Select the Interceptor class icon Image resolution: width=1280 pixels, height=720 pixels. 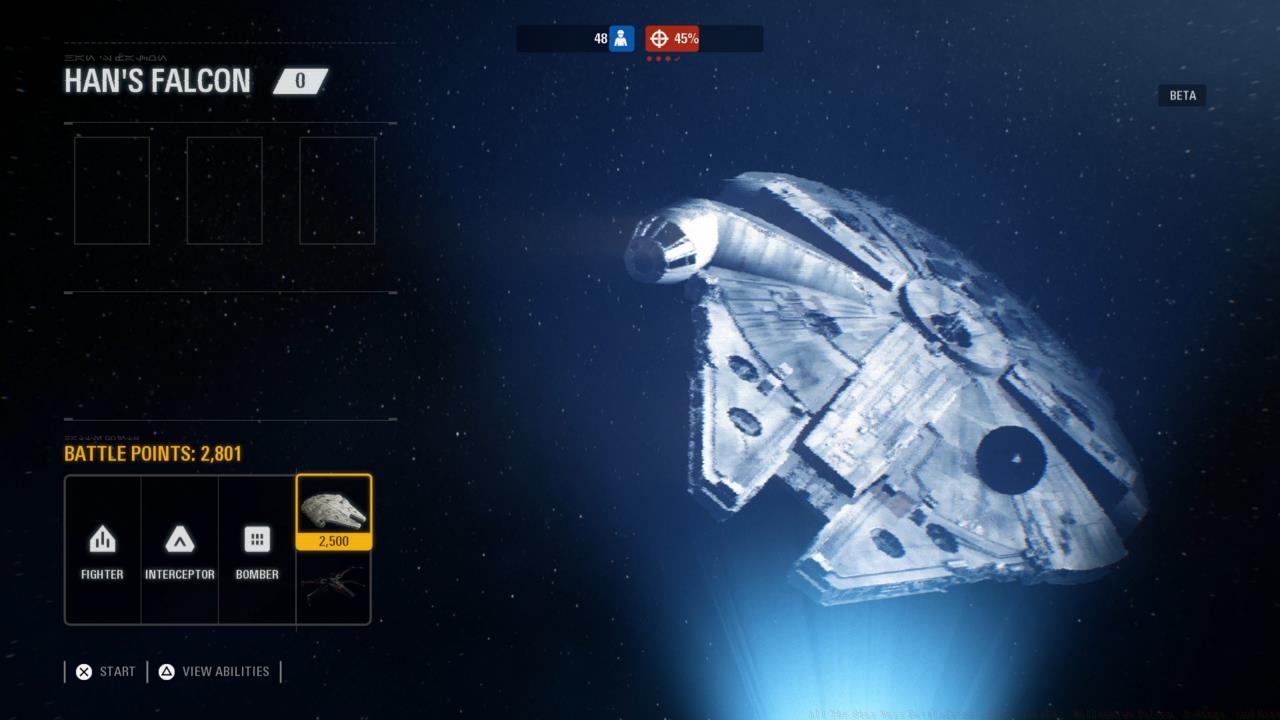[x=180, y=540]
